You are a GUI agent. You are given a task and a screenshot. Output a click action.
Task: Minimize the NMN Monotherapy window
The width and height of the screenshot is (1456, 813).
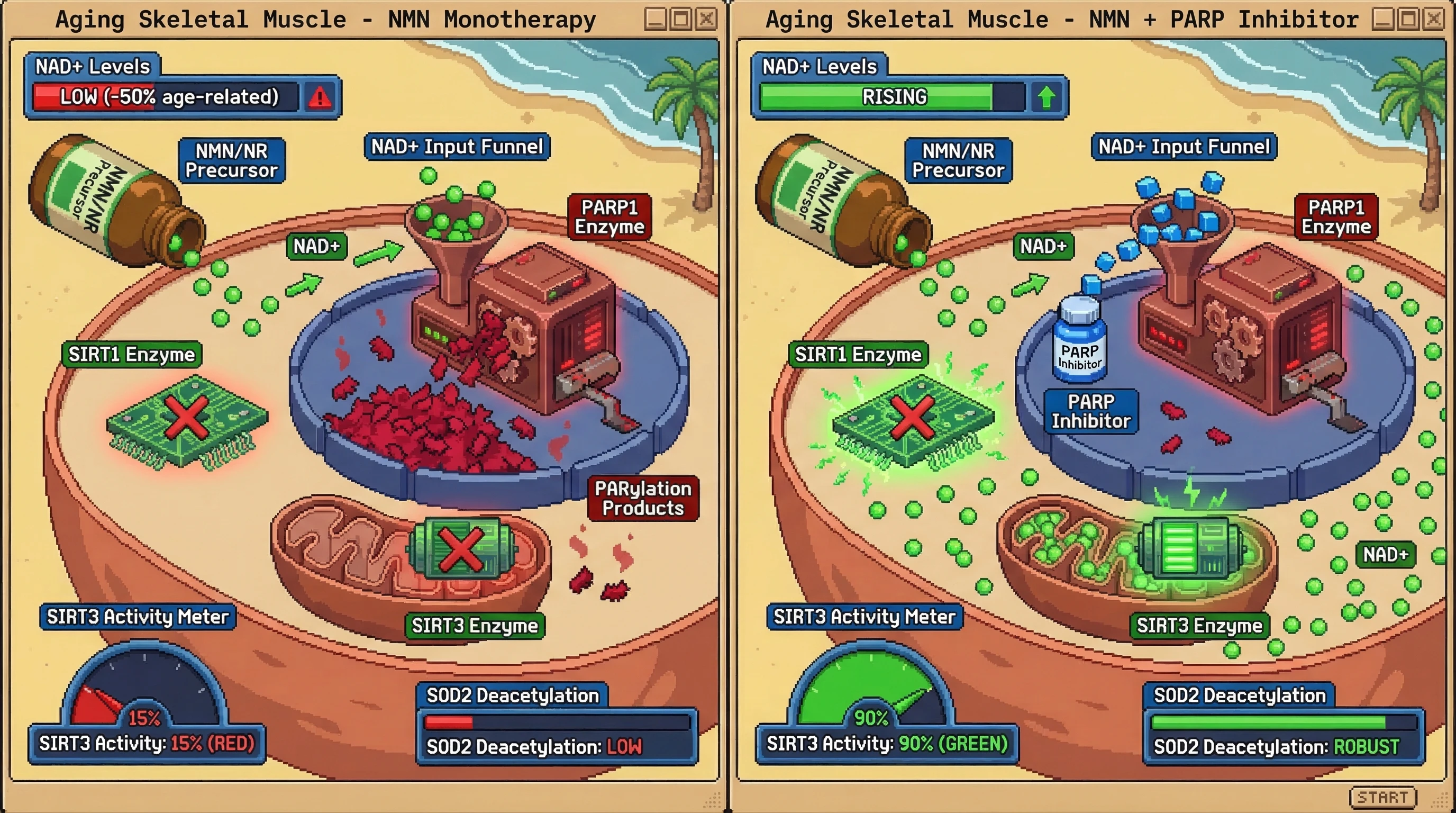tap(656, 20)
